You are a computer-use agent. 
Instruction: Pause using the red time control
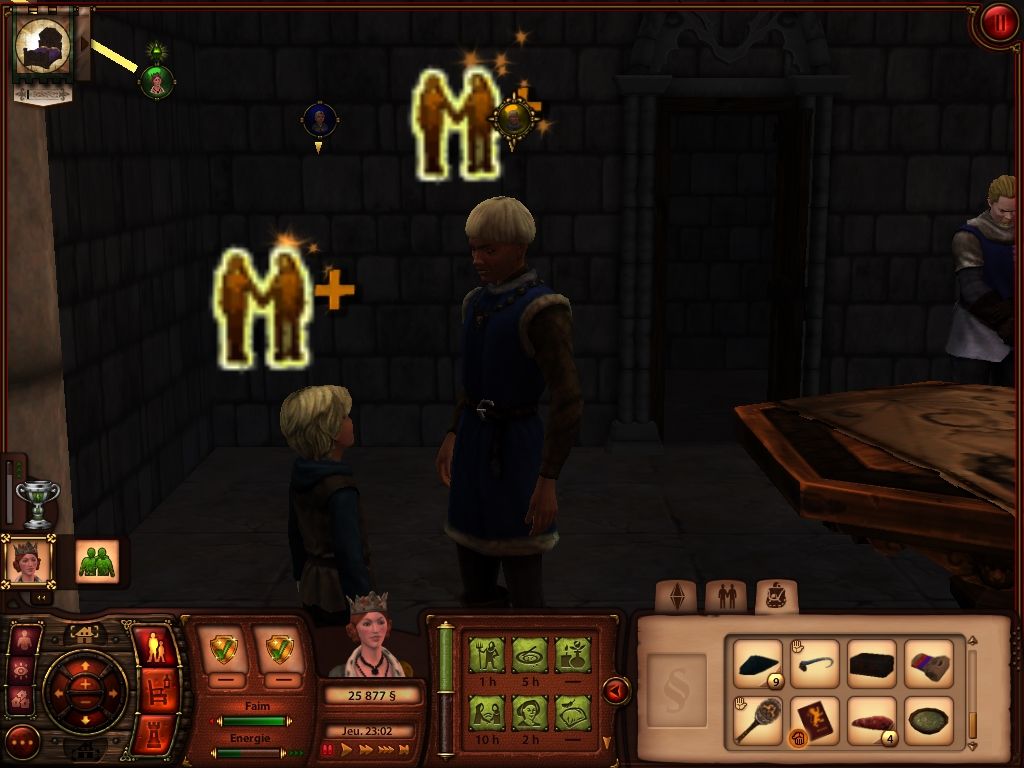click(x=327, y=749)
